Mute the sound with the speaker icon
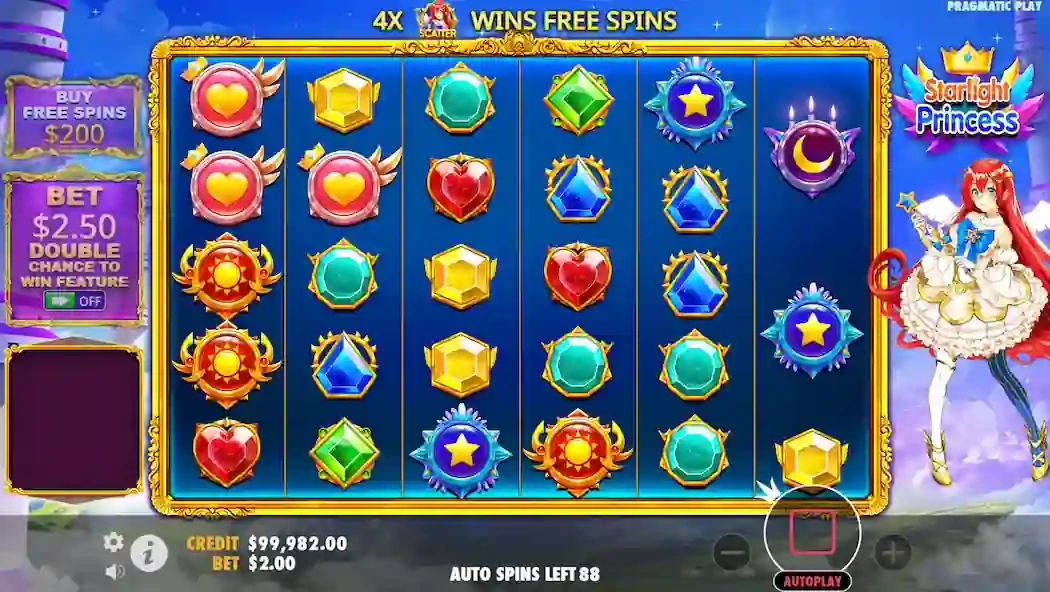 click(x=115, y=571)
